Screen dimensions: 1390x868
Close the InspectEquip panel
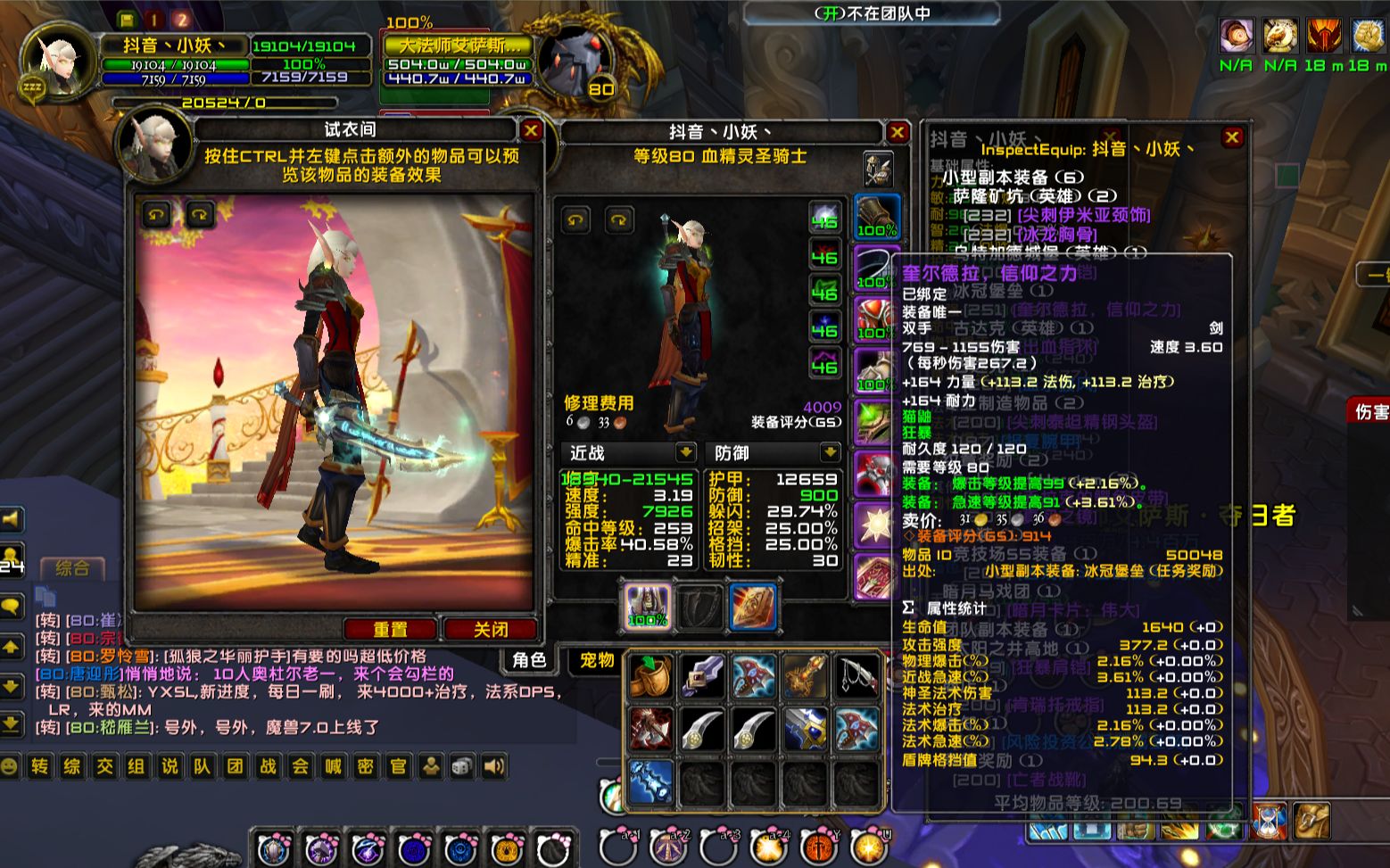pos(1232,137)
